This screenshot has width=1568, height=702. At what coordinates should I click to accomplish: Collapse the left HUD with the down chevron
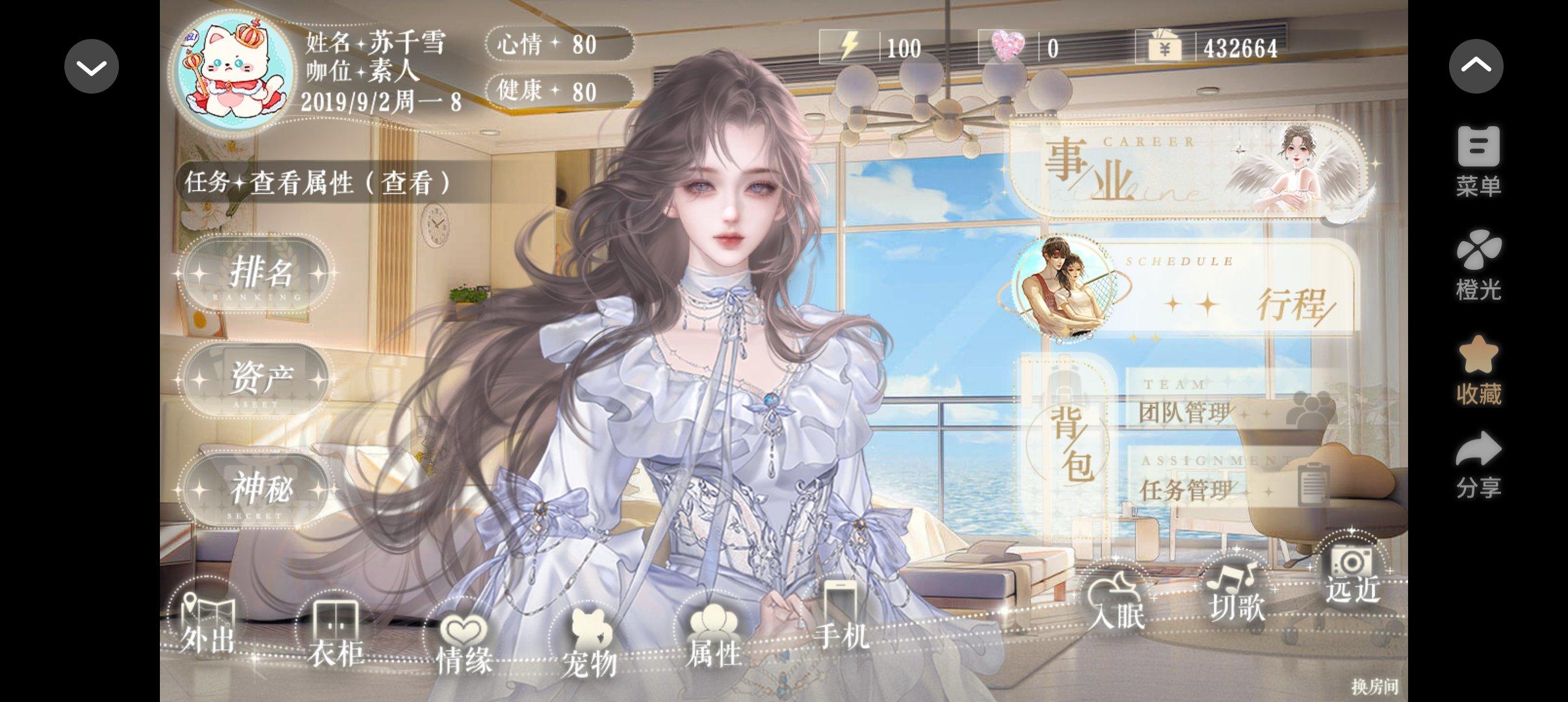91,65
